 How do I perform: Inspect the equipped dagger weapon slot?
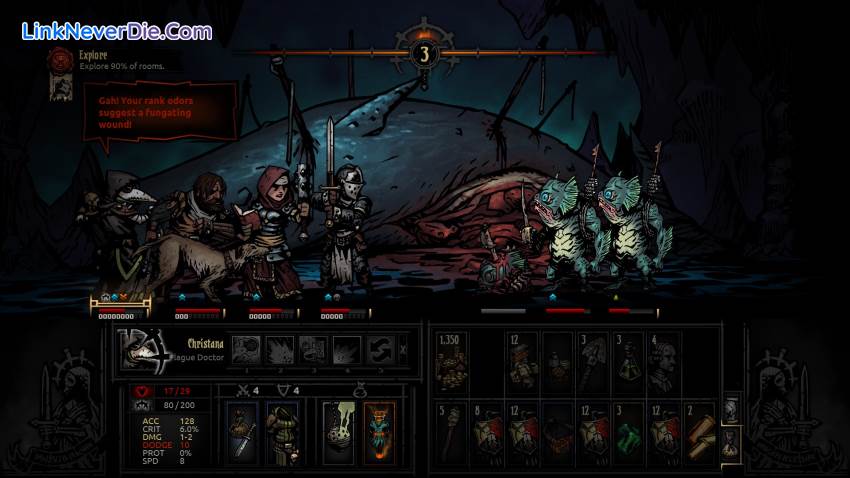point(241,431)
